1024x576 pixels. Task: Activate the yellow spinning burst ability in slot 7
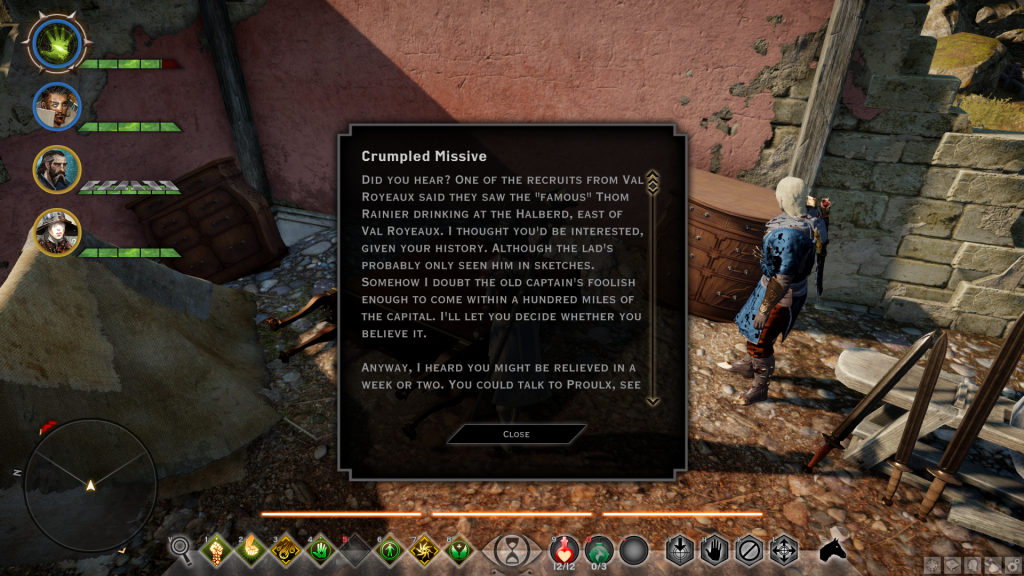tap(425, 550)
